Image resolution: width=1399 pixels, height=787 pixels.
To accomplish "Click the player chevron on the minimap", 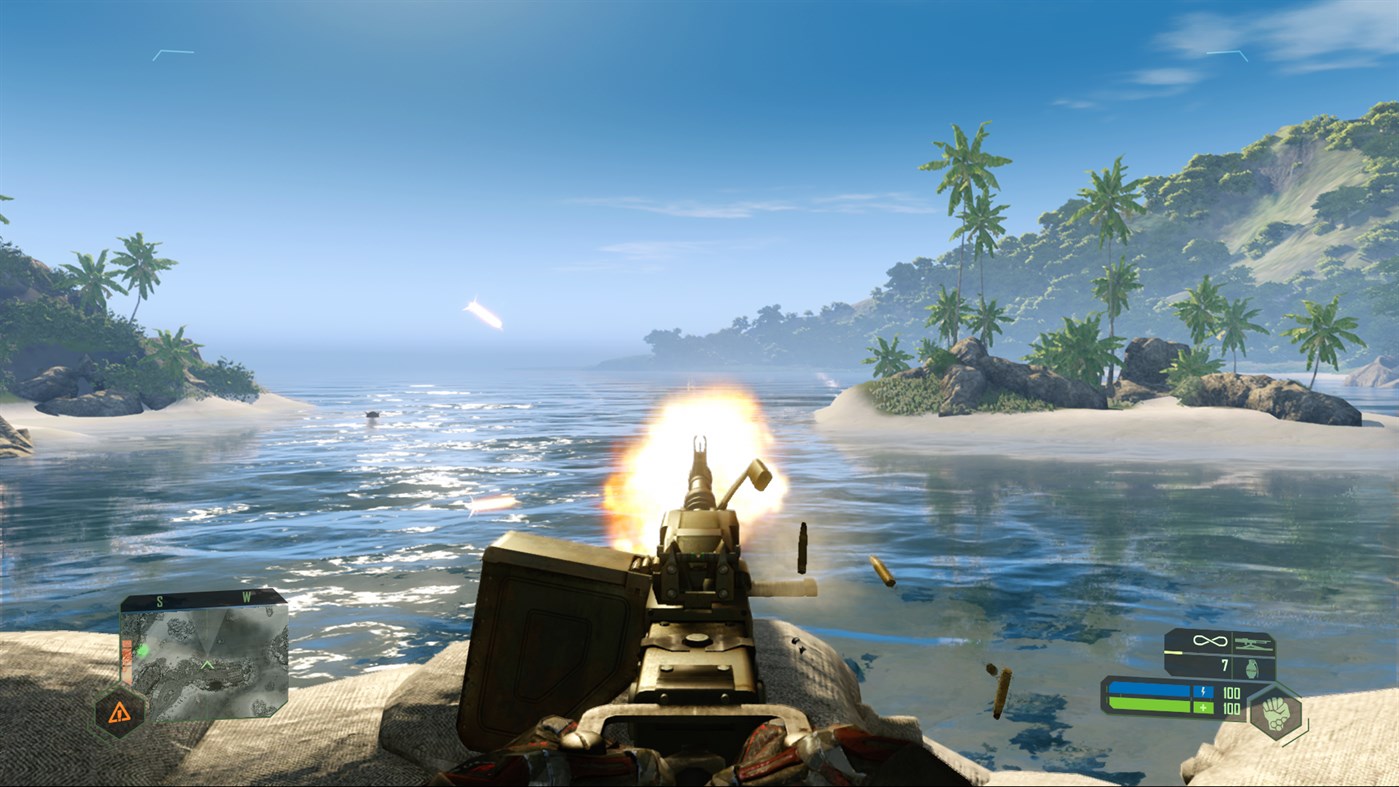I will (207, 665).
